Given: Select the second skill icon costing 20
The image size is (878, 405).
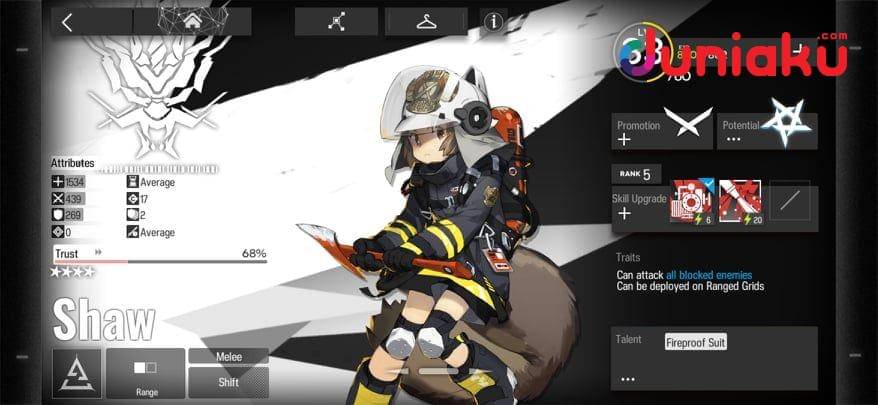Looking at the screenshot, I should click(740, 201).
